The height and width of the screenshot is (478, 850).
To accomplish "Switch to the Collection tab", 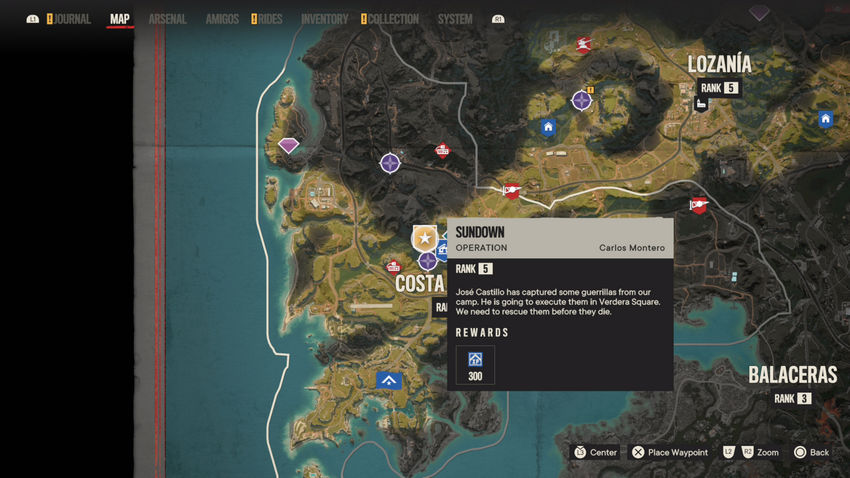I will pos(392,19).
